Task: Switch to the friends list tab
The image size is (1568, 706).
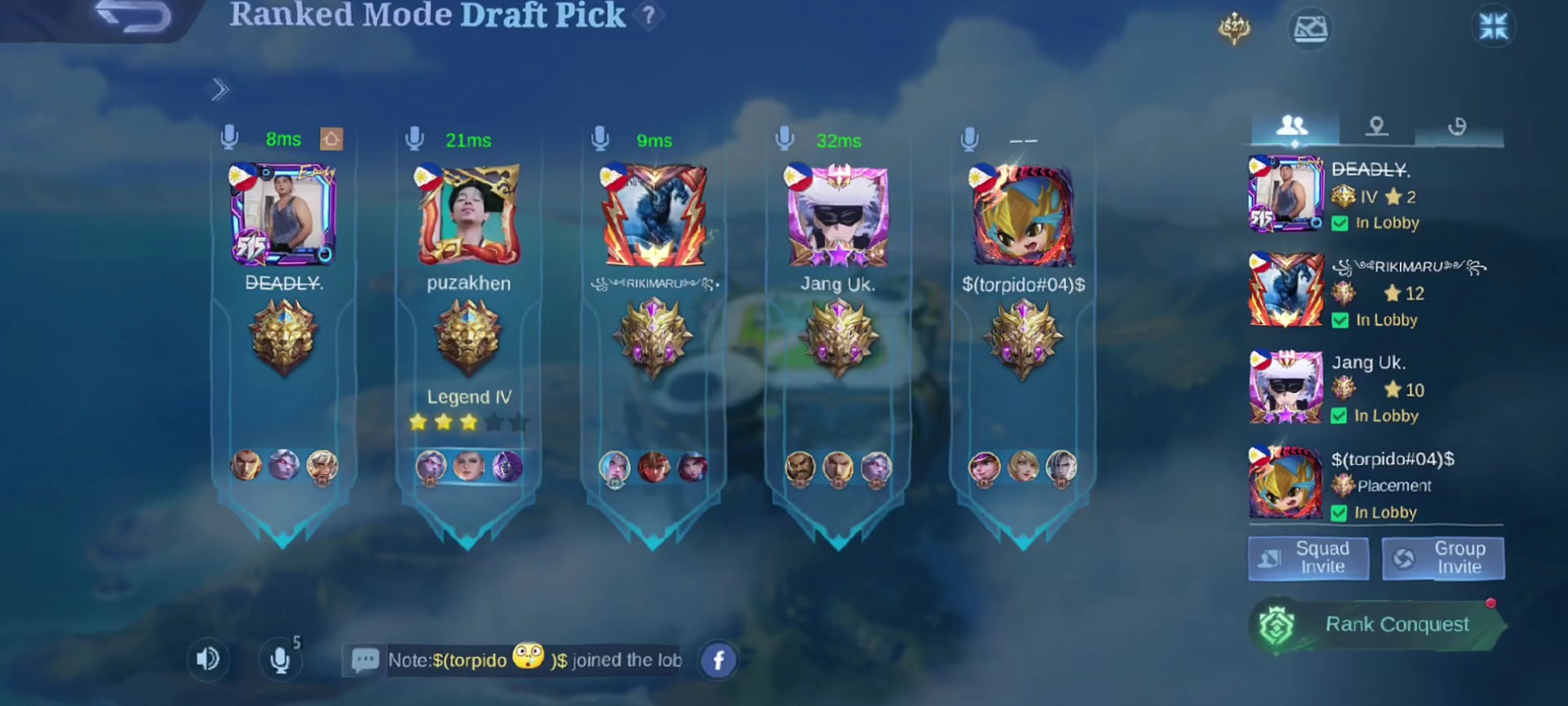Action: [1293, 127]
